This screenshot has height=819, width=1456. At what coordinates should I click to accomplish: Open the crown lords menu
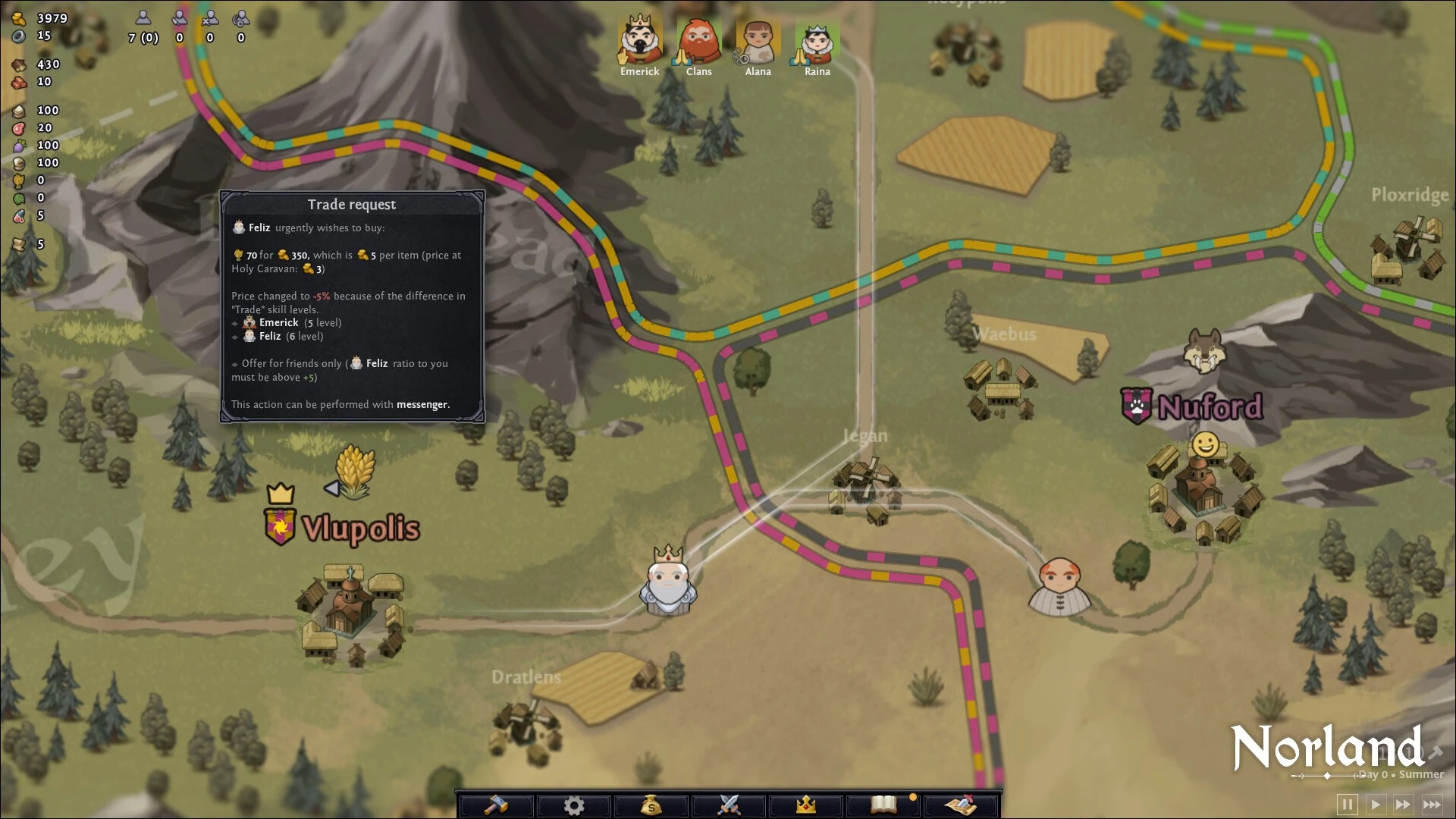(806, 805)
